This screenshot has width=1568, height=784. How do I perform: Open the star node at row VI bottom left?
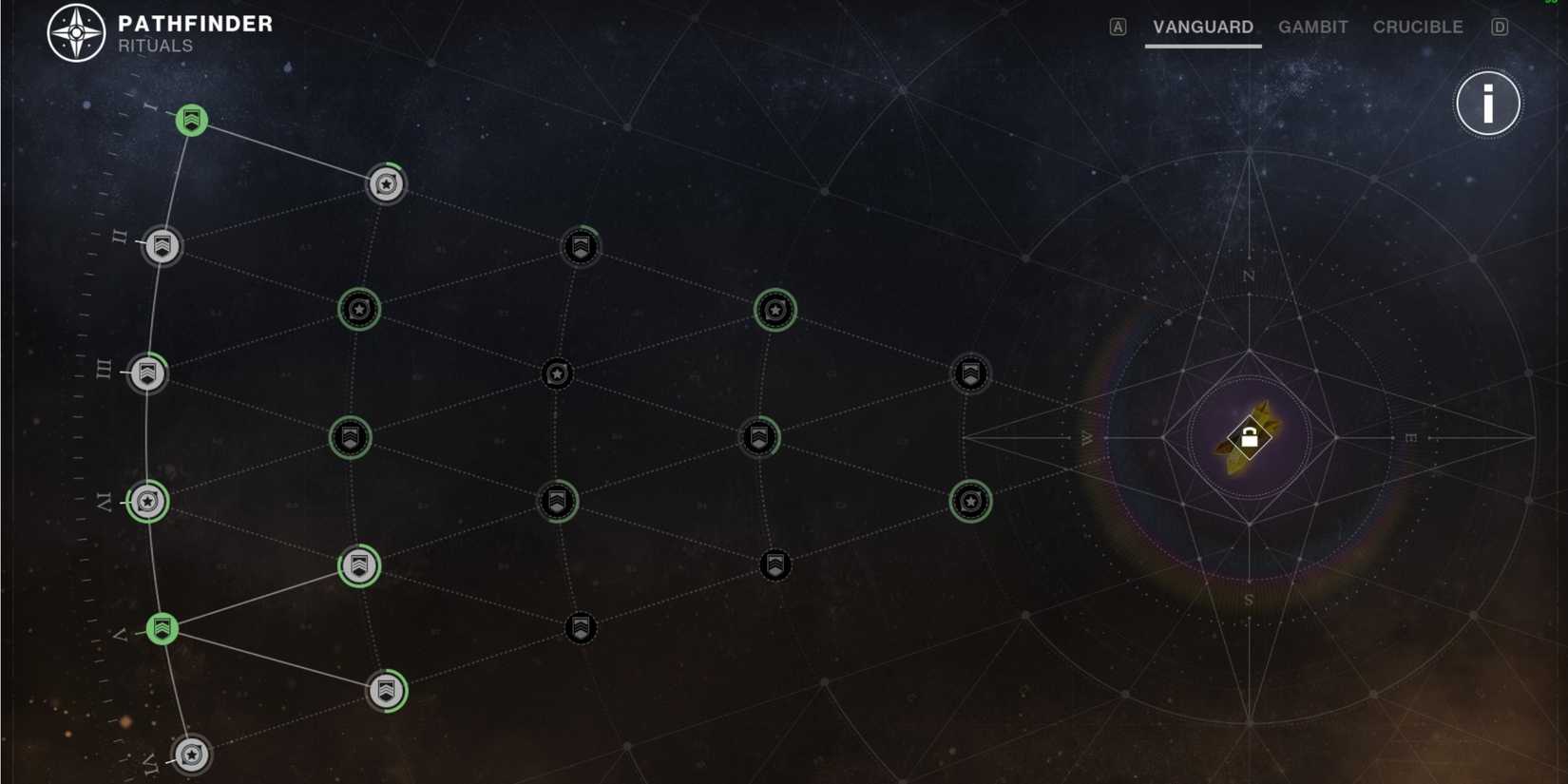pyautogui.click(x=190, y=754)
